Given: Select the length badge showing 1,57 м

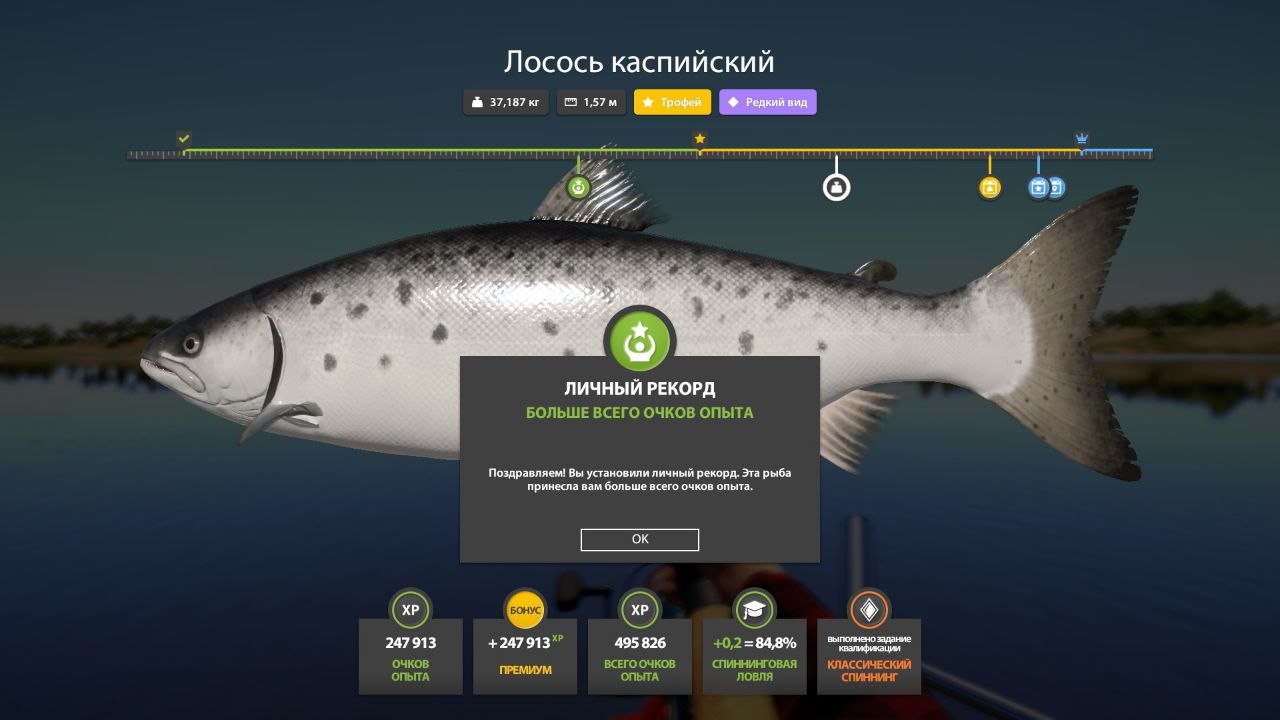Looking at the screenshot, I should click(x=590, y=102).
